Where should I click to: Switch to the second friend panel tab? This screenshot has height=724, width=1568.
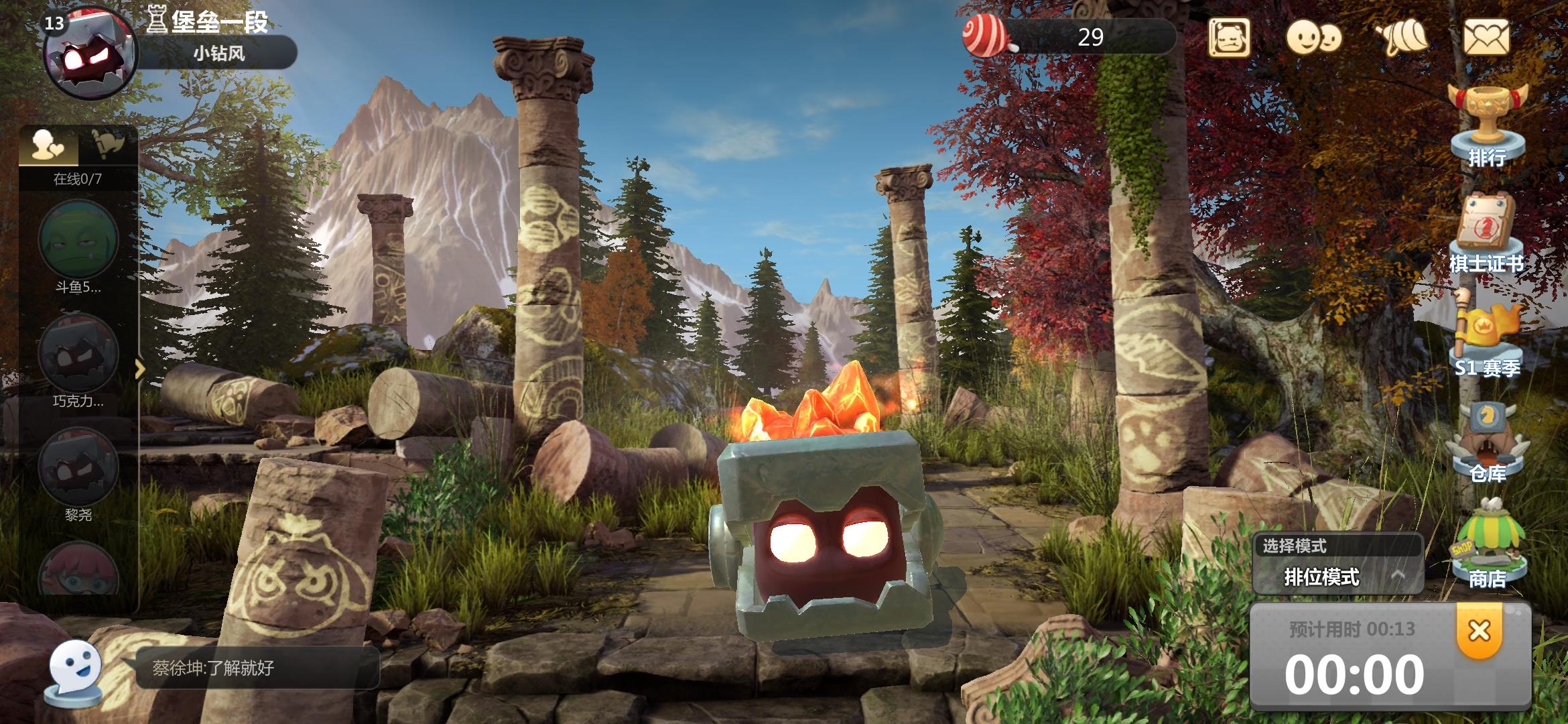108,143
